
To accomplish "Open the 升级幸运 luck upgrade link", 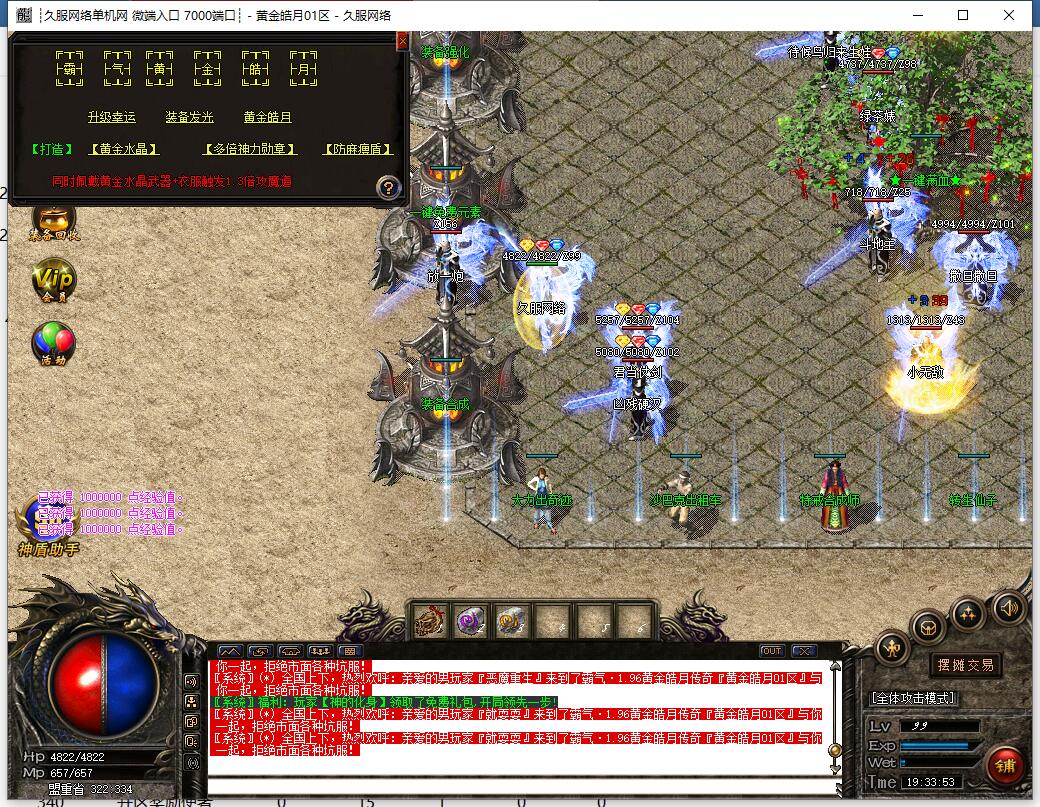I will point(111,117).
